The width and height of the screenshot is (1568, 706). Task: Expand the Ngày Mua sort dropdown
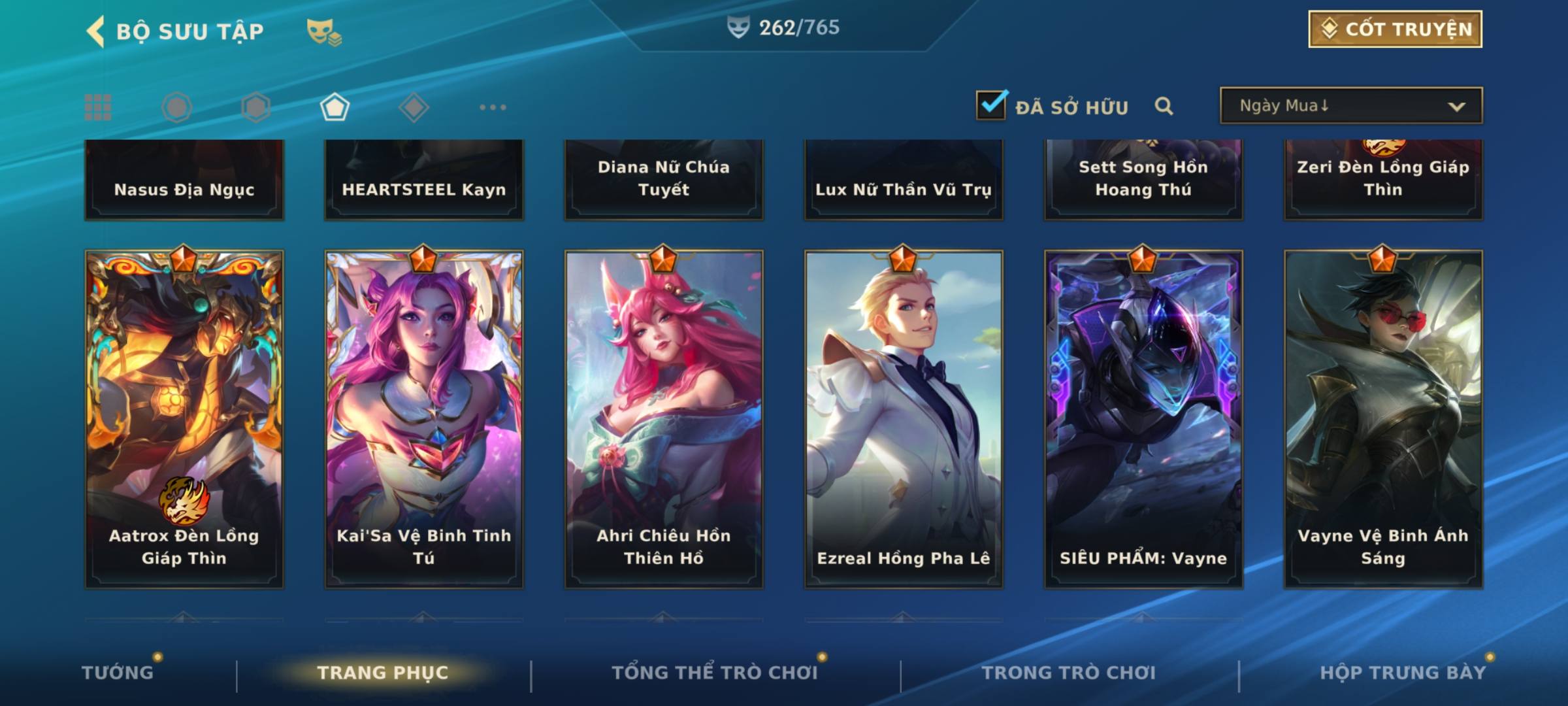click(1350, 106)
